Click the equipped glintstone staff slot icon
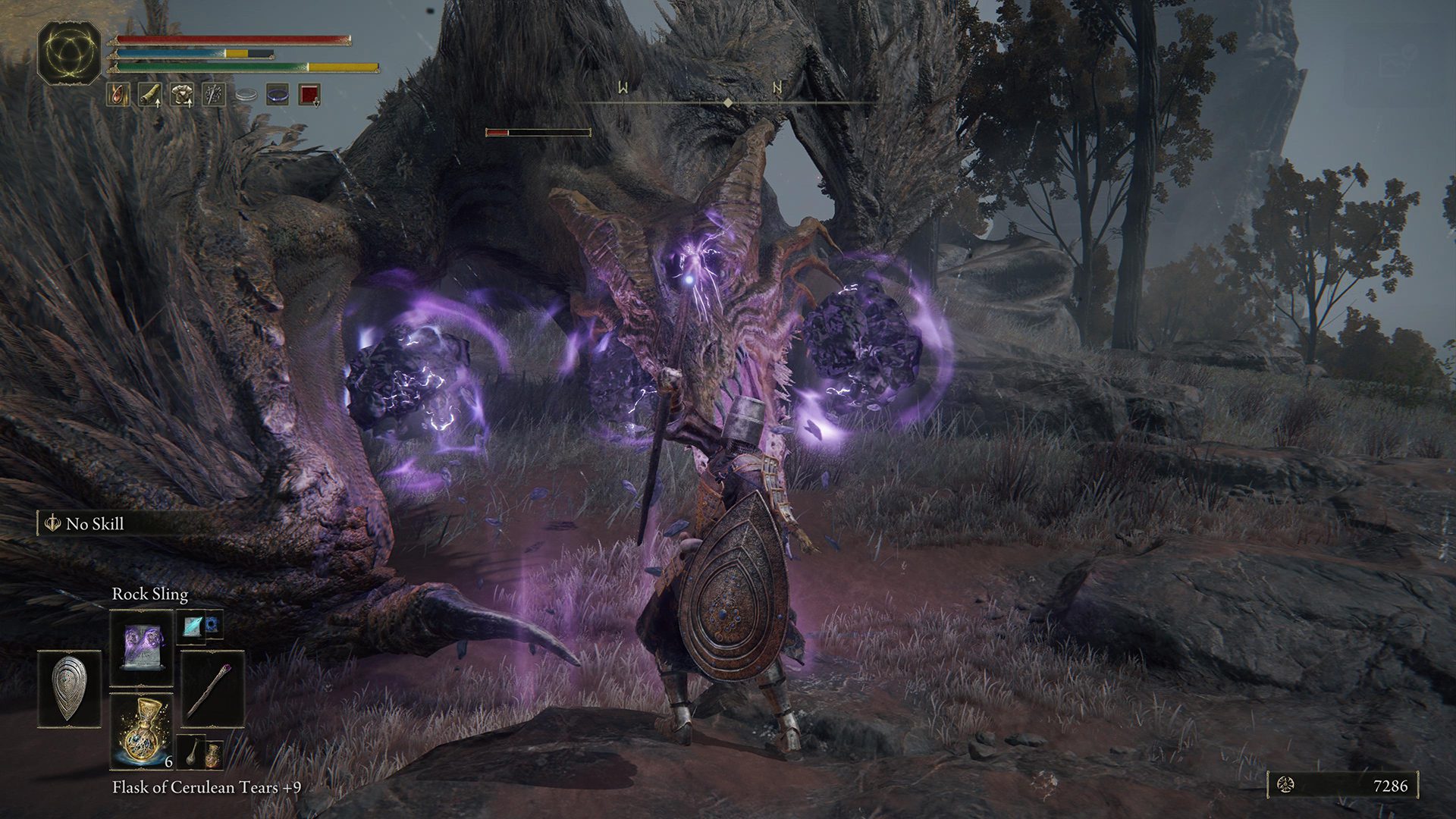Image resolution: width=1456 pixels, height=819 pixels. (212, 689)
